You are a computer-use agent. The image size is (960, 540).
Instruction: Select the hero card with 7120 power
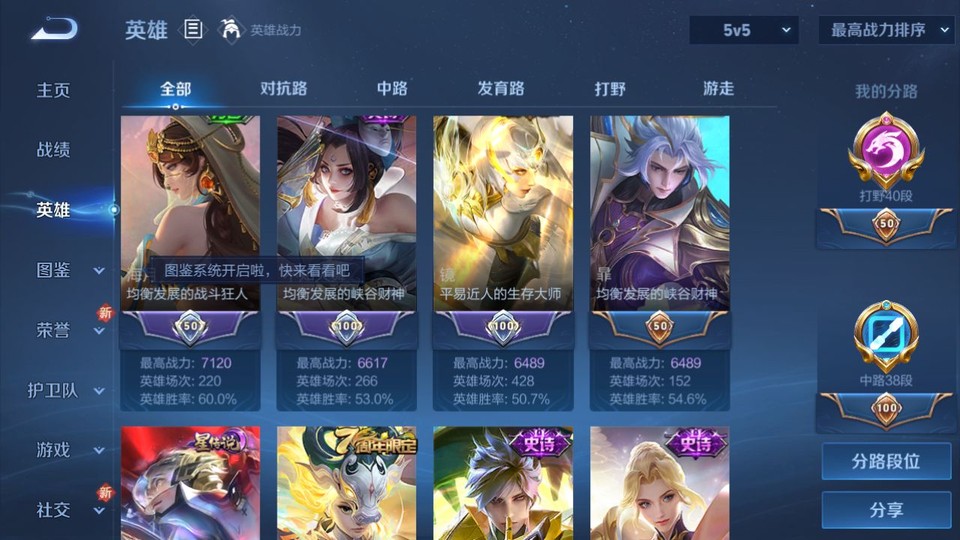190,230
